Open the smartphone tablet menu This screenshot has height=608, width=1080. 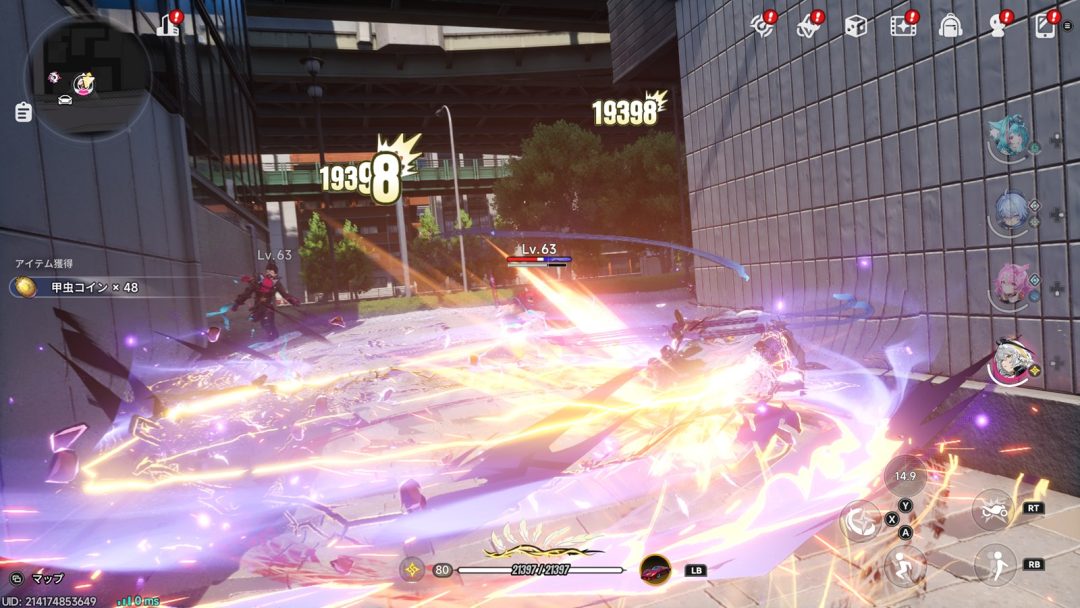(1046, 25)
